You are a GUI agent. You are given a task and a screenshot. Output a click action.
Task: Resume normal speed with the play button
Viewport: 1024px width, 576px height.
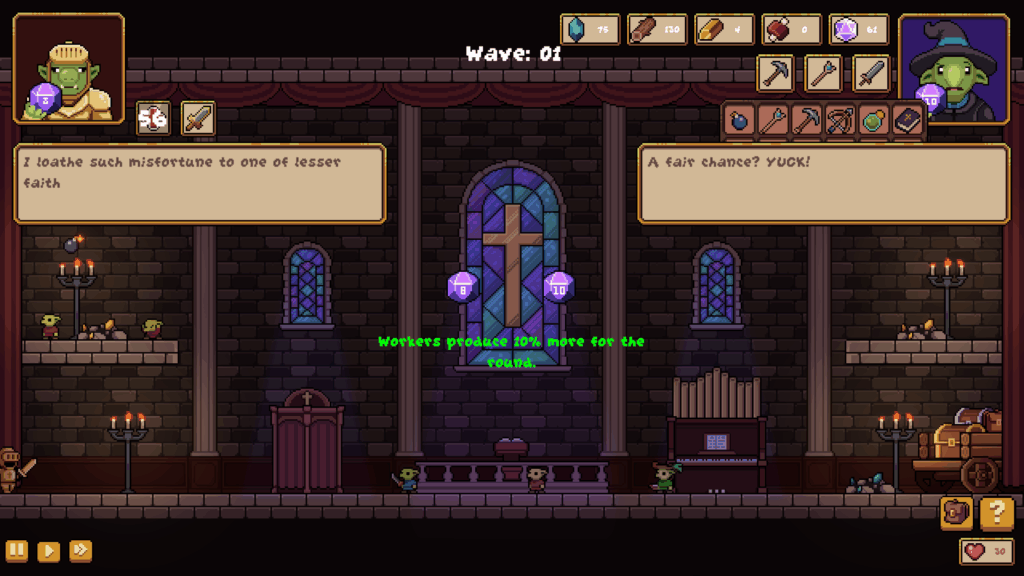(x=48, y=551)
